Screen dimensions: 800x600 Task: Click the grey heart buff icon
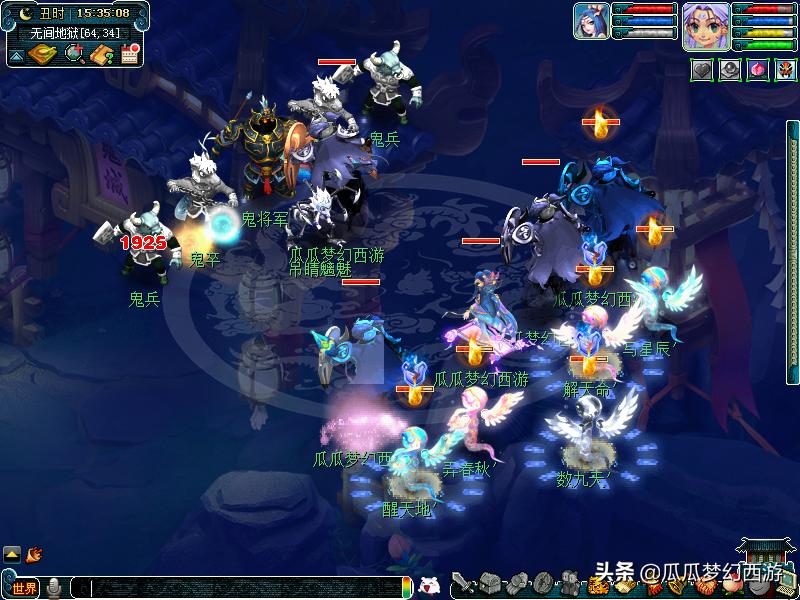(x=701, y=70)
